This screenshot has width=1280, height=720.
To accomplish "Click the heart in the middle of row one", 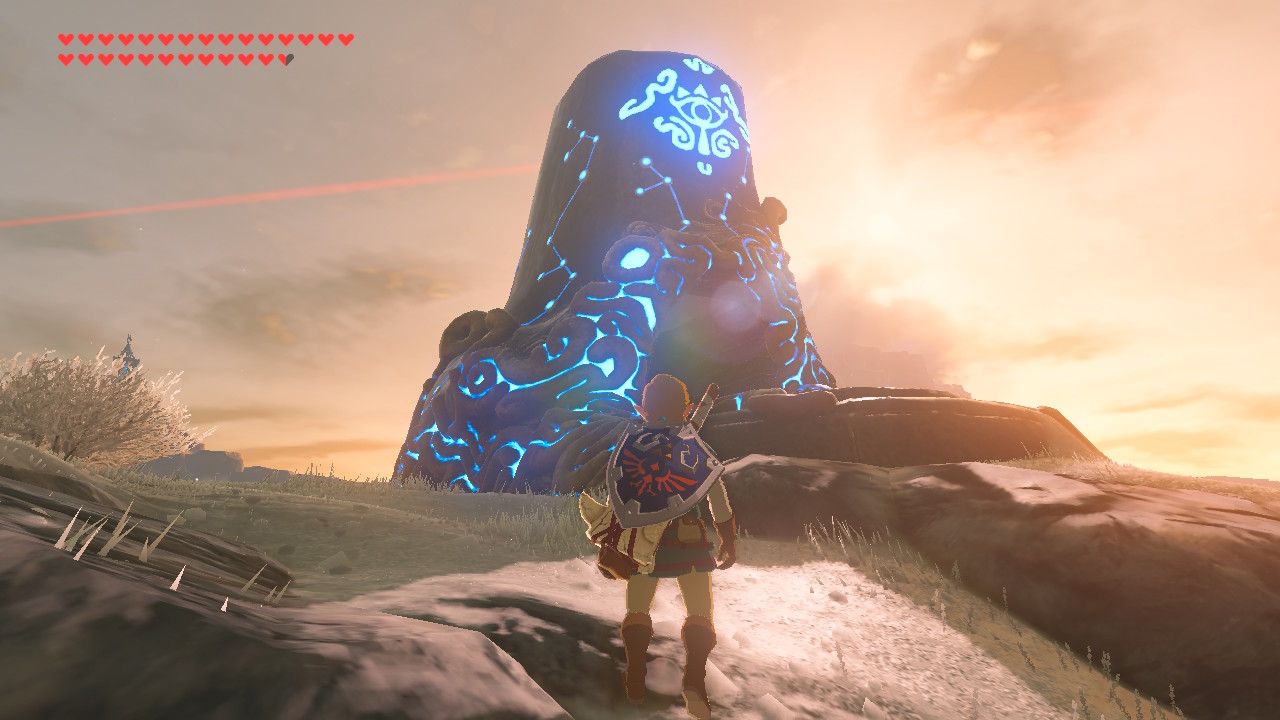I will pos(205,39).
